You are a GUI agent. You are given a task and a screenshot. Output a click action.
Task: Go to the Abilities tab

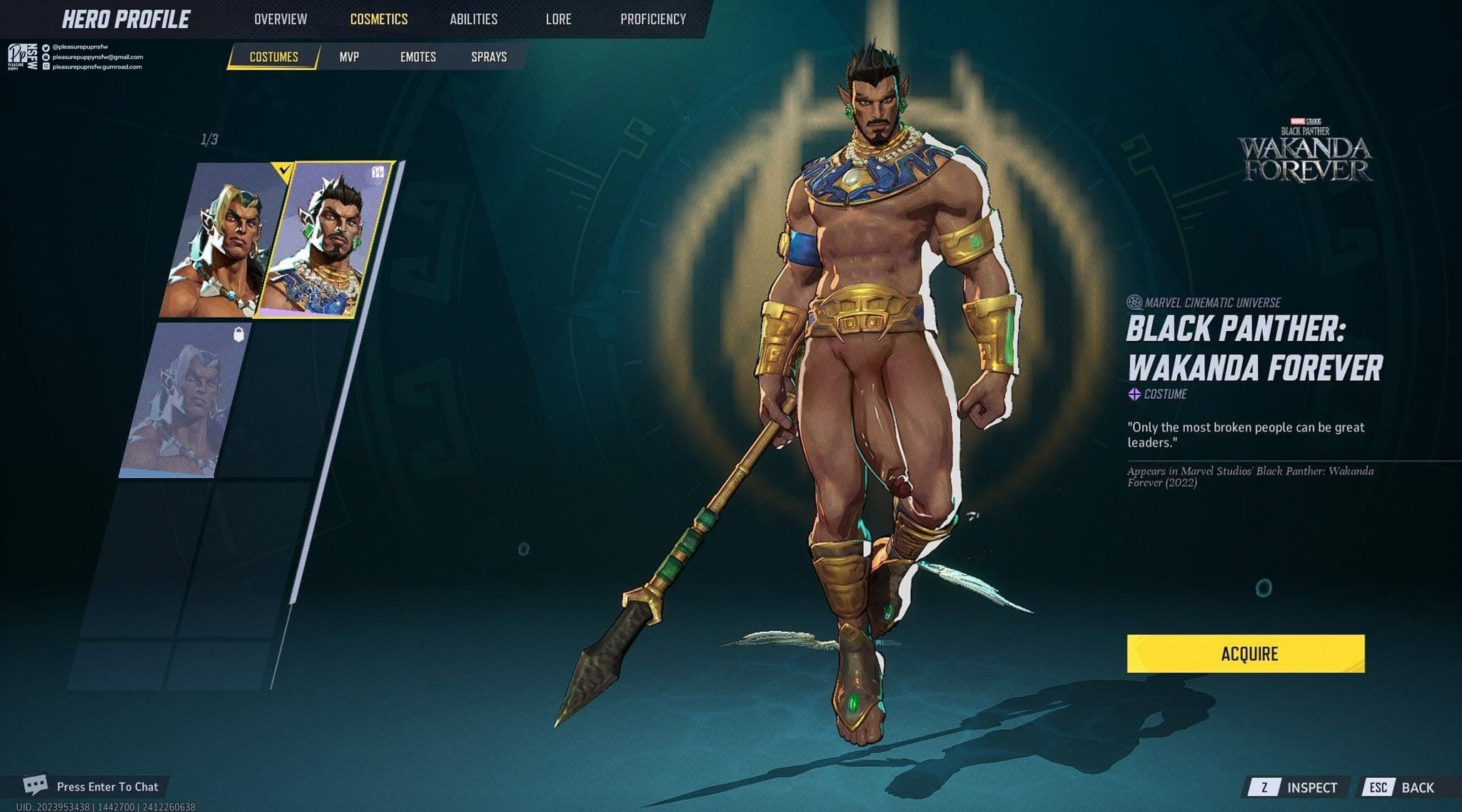tap(473, 19)
